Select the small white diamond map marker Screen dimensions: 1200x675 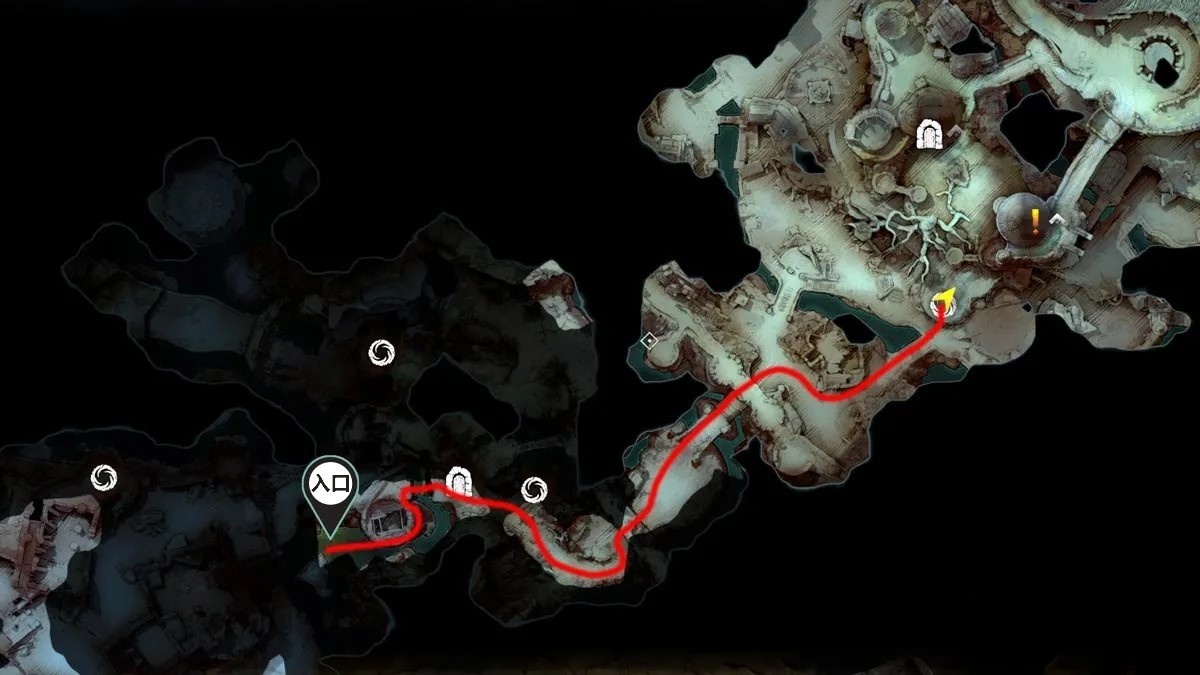pos(650,342)
